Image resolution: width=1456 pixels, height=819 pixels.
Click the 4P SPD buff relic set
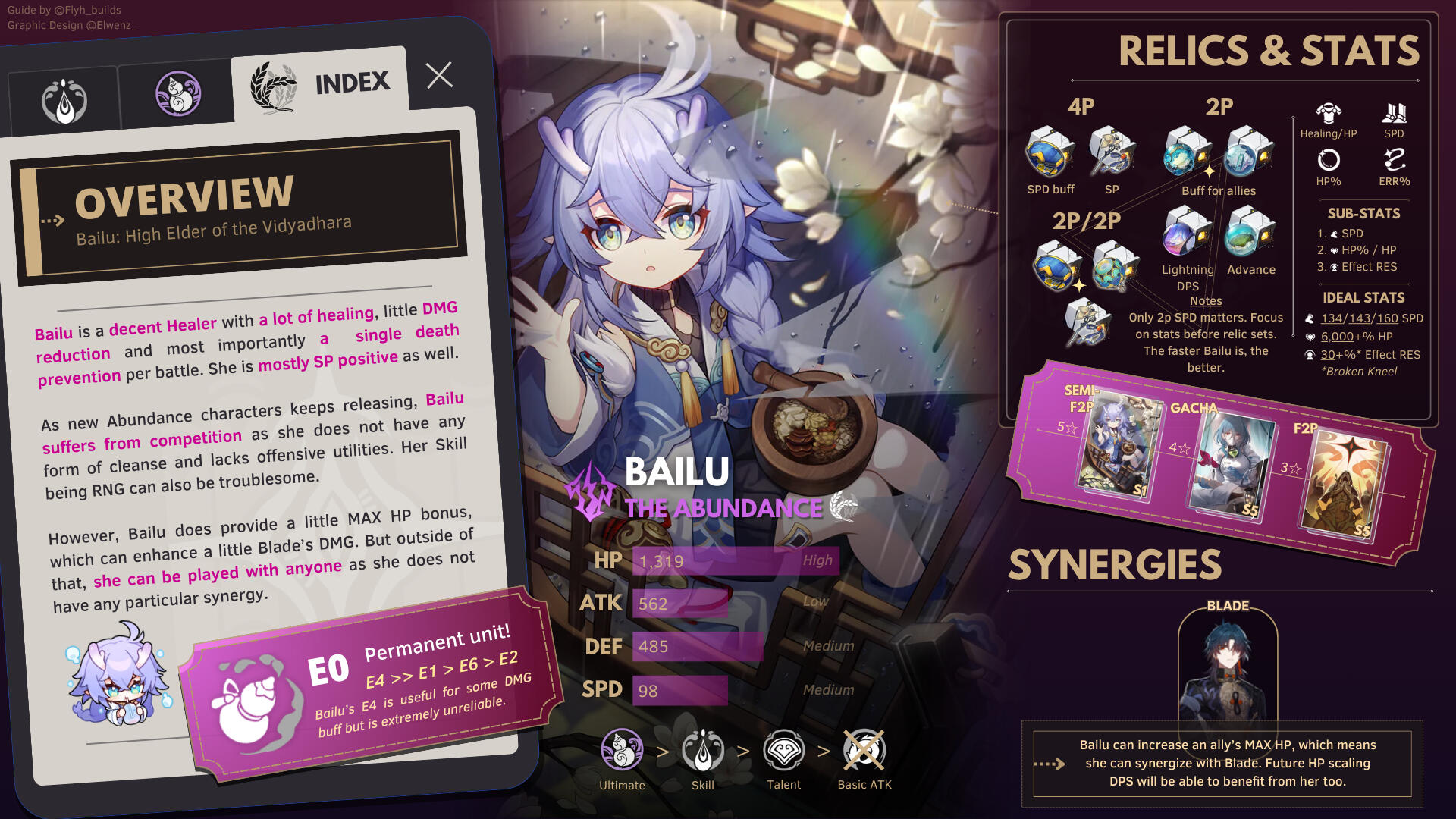coord(1050,152)
